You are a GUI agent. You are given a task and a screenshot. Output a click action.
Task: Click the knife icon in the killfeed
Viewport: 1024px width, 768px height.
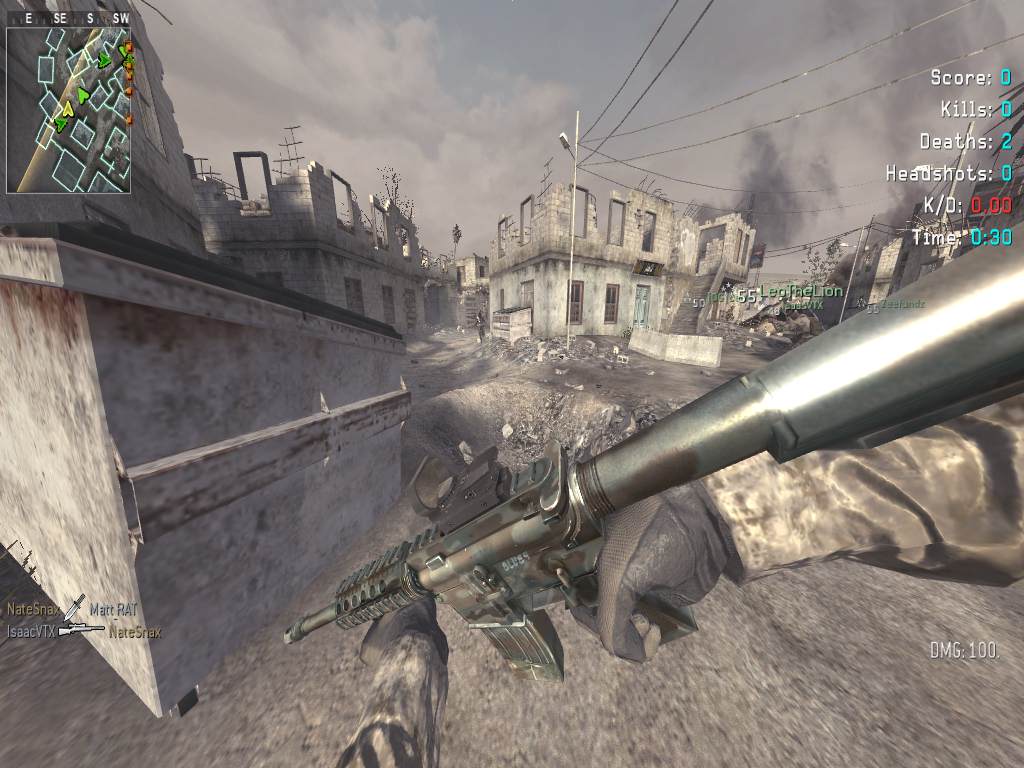click(75, 606)
